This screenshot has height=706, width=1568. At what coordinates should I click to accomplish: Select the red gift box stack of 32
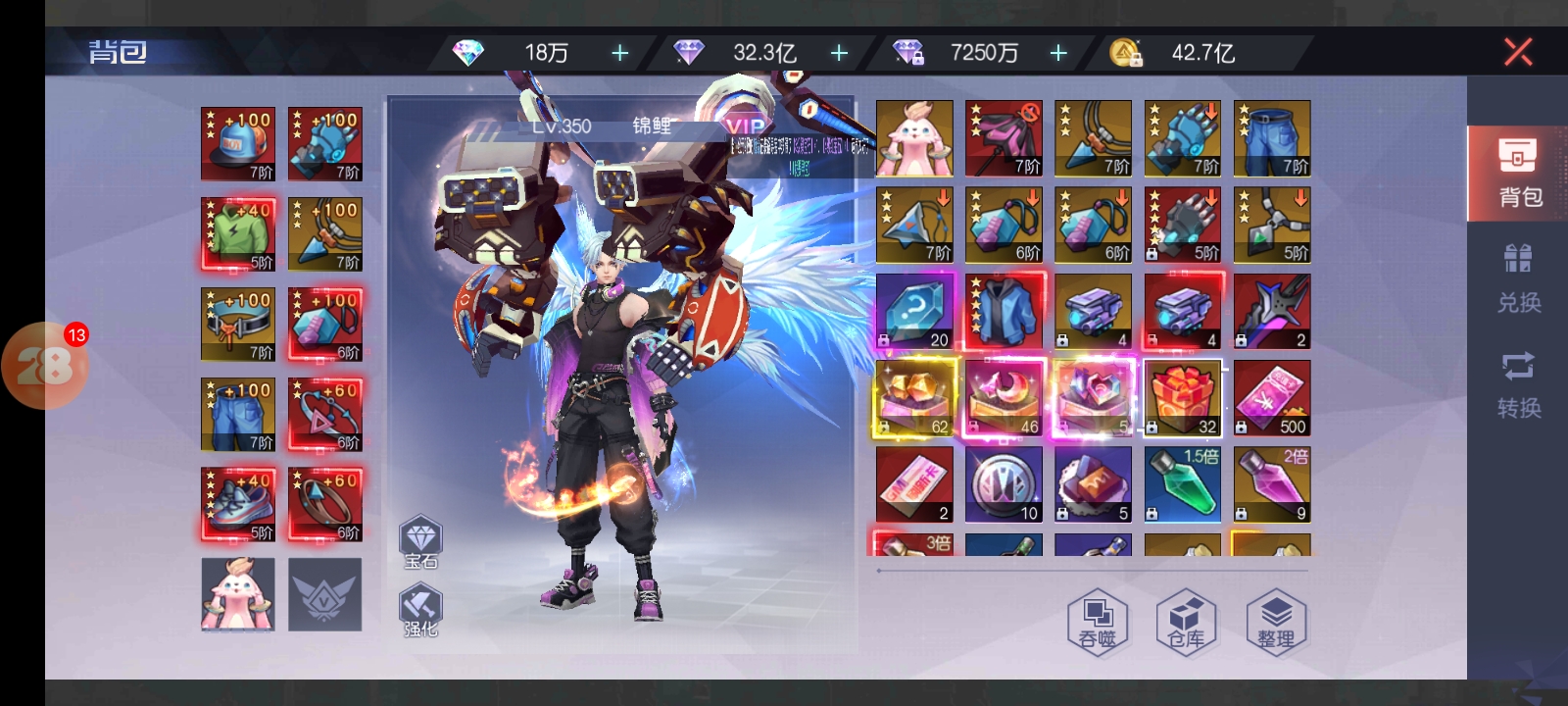pos(1183,398)
